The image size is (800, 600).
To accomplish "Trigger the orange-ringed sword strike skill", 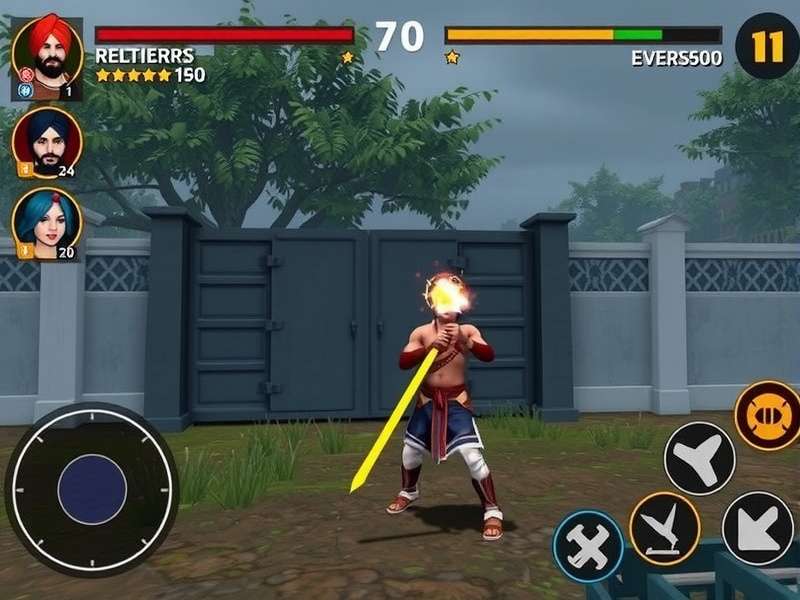I will coord(665,527).
